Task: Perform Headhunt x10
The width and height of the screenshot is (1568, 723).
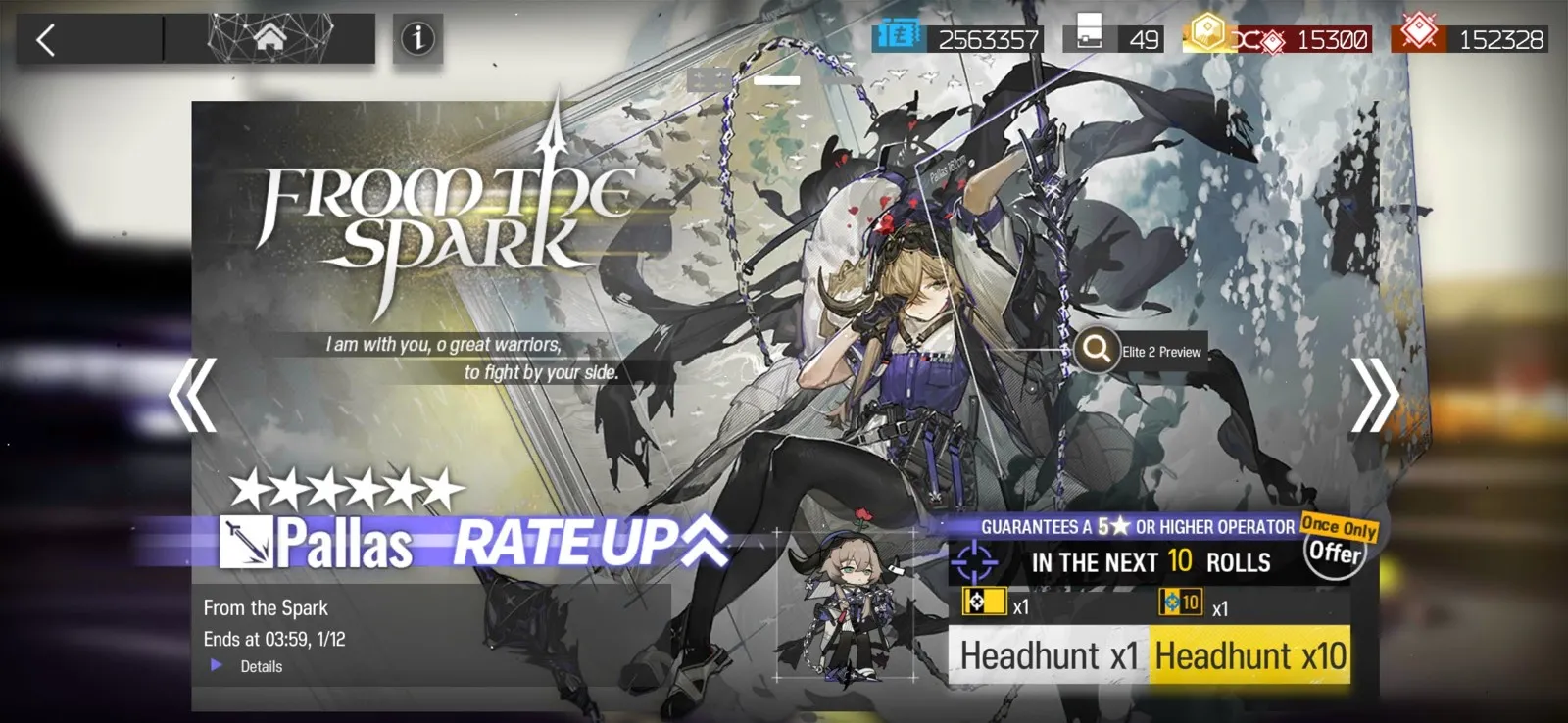Action: pyautogui.click(x=1250, y=655)
